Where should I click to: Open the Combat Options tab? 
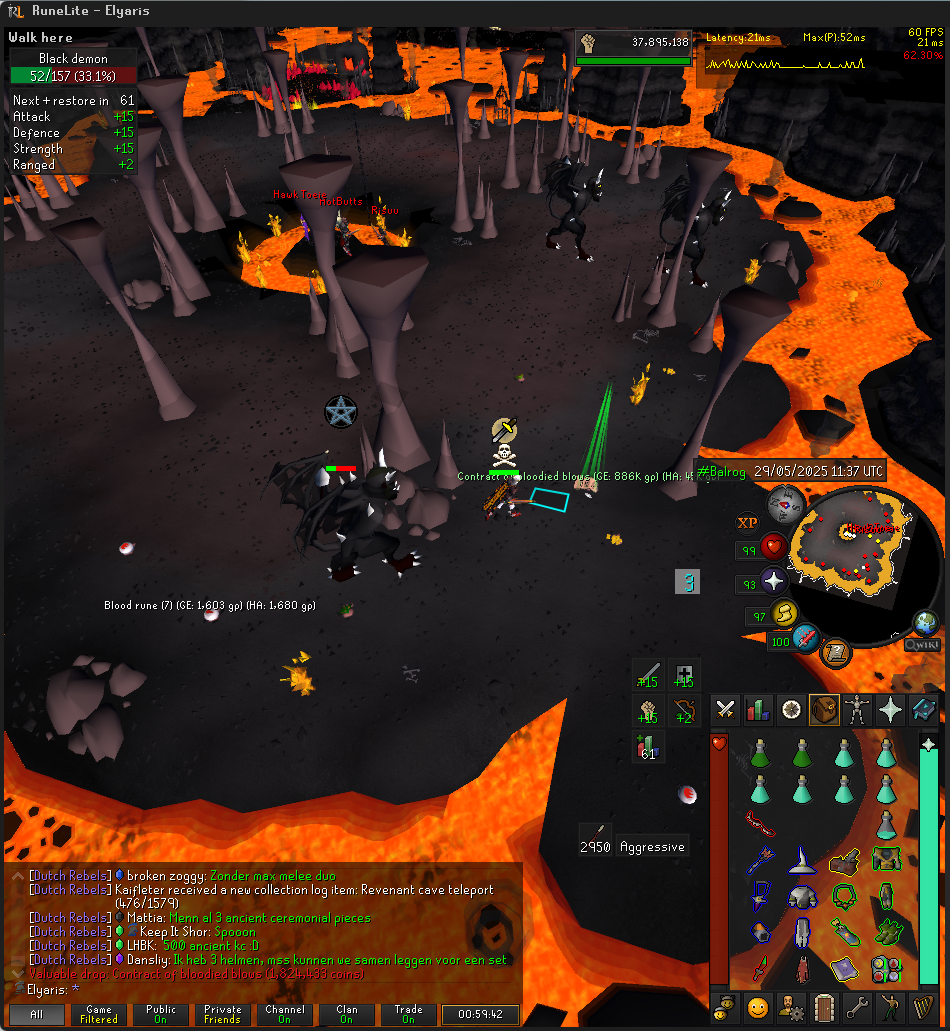[x=726, y=710]
